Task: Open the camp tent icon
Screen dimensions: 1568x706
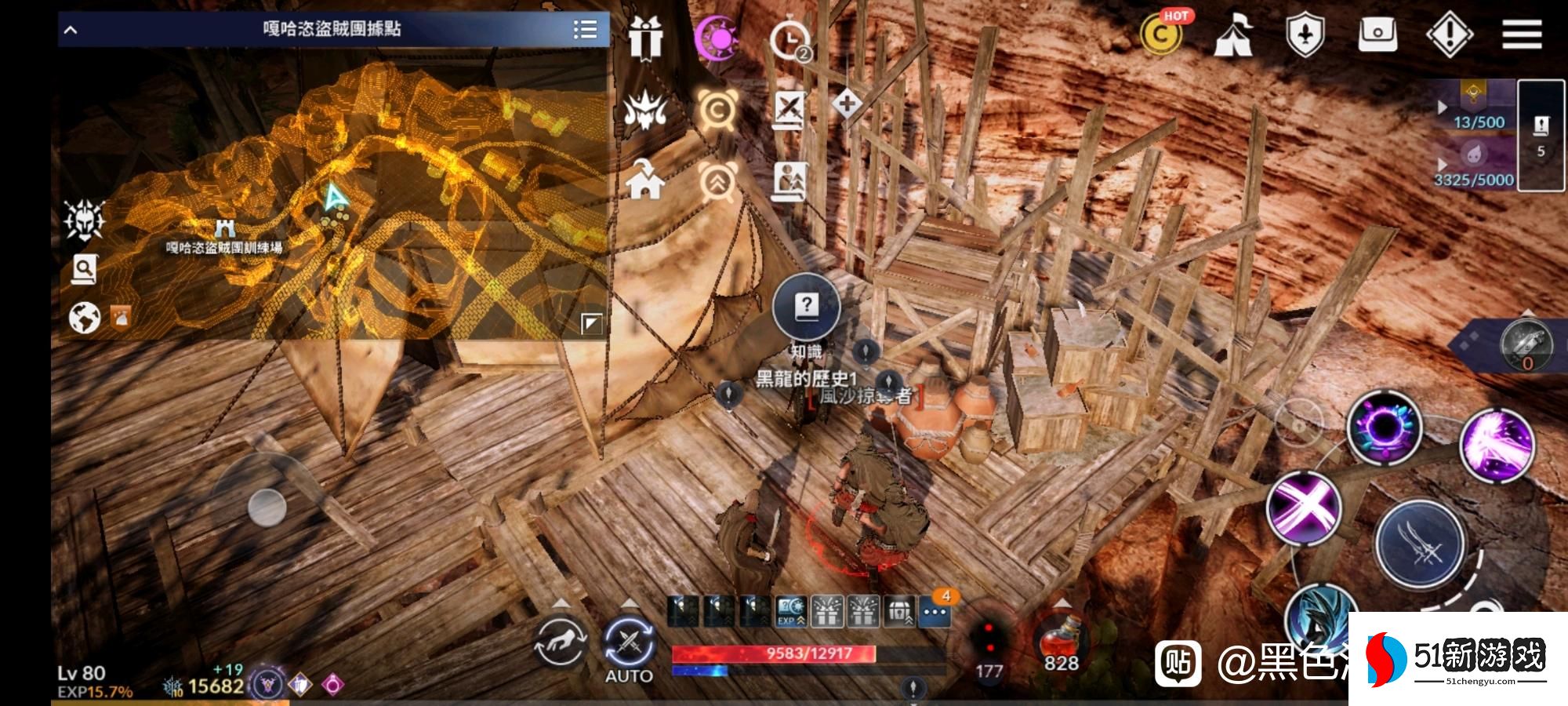Action: [1232, 35]
